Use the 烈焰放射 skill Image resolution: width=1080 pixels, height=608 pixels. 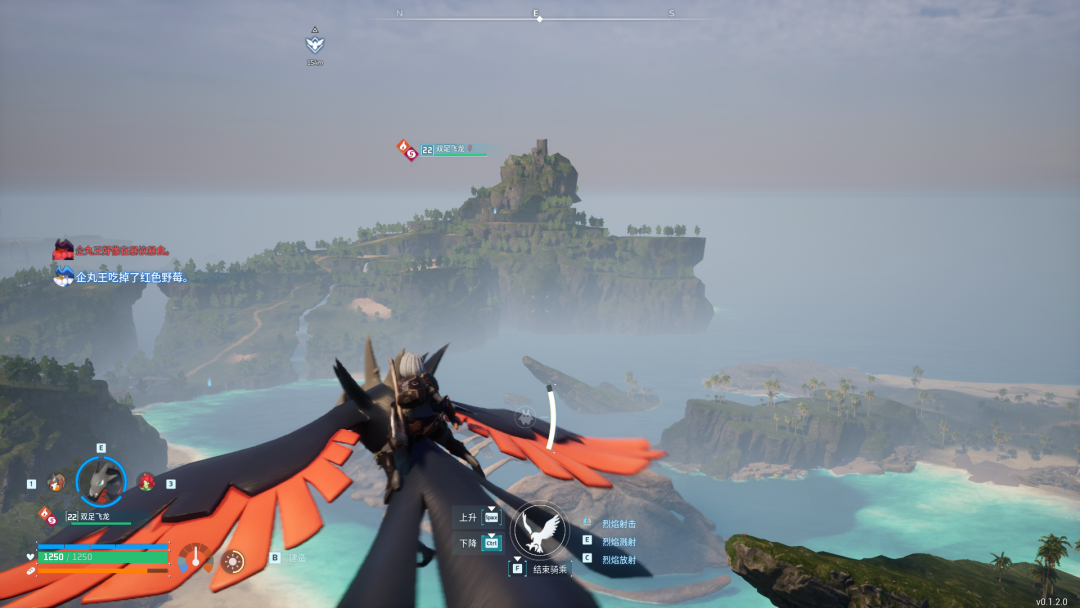tap(618, 559)
